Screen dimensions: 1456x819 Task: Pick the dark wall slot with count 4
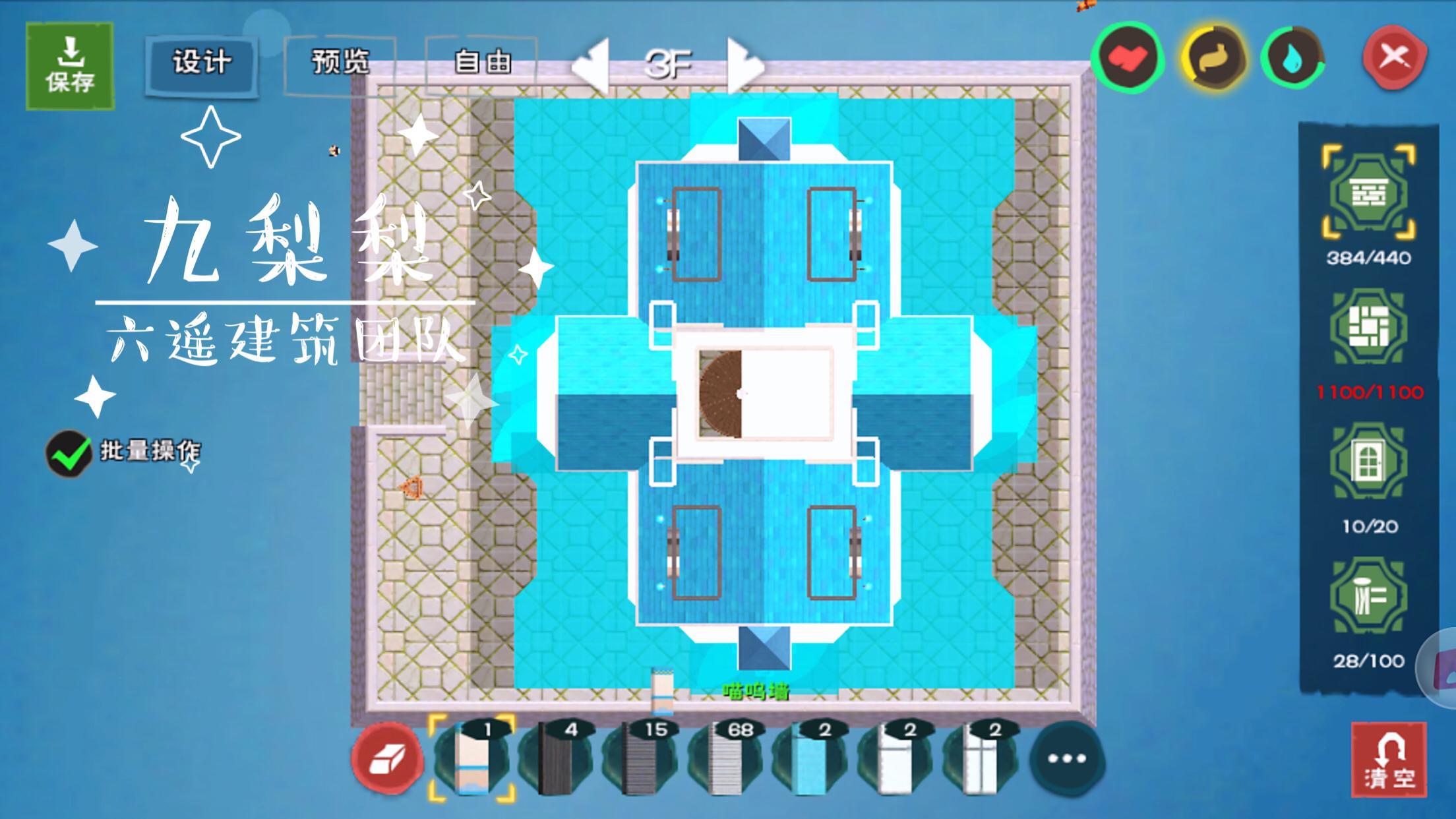coord(556,758)
